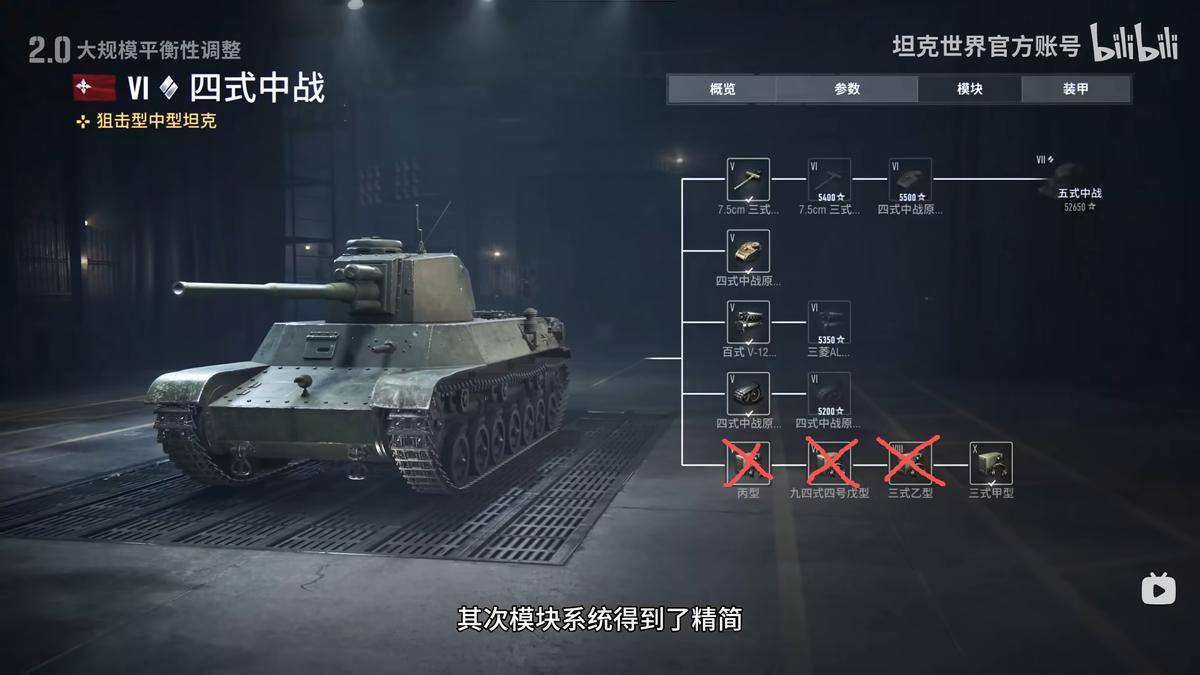Select the 三菱 5350 XP engine module
1200x675 pixels.
pos(829,322)
